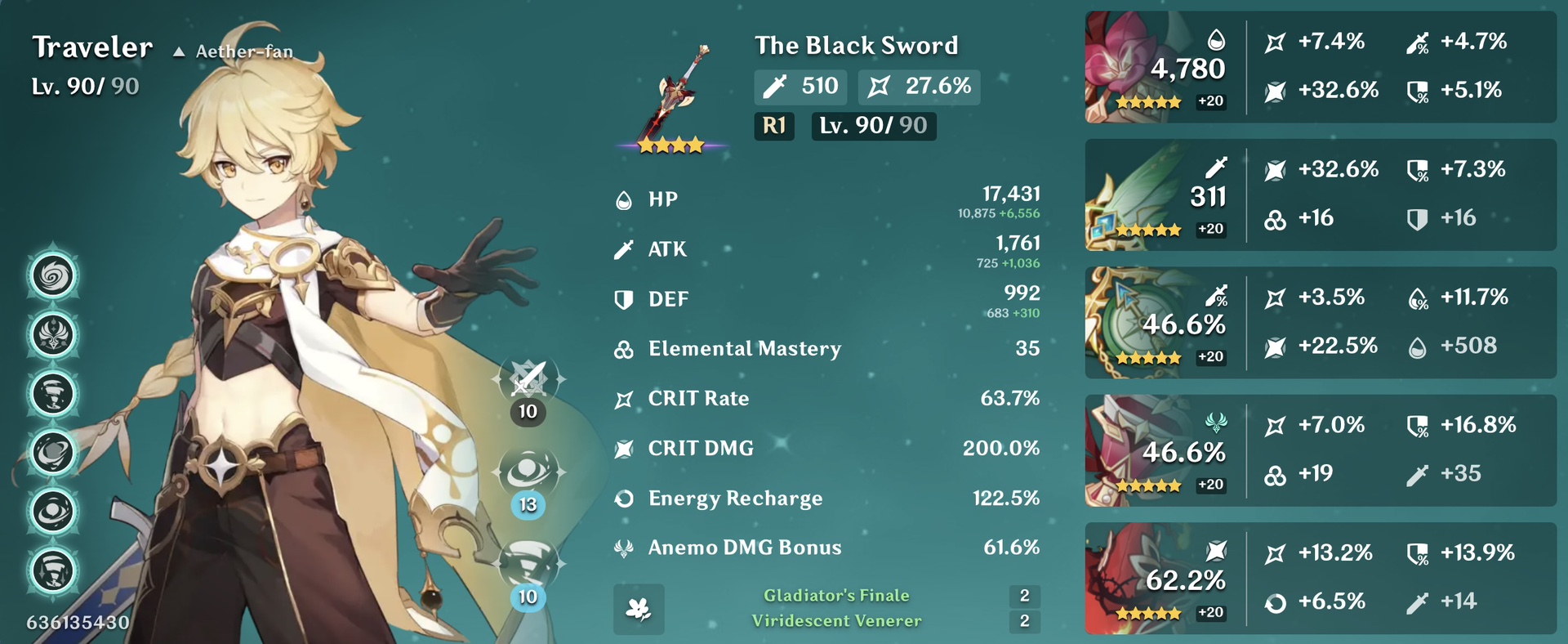The image size is (1568, 644).
Task: Click the UID 636135430 text
Action: [78, 622]
